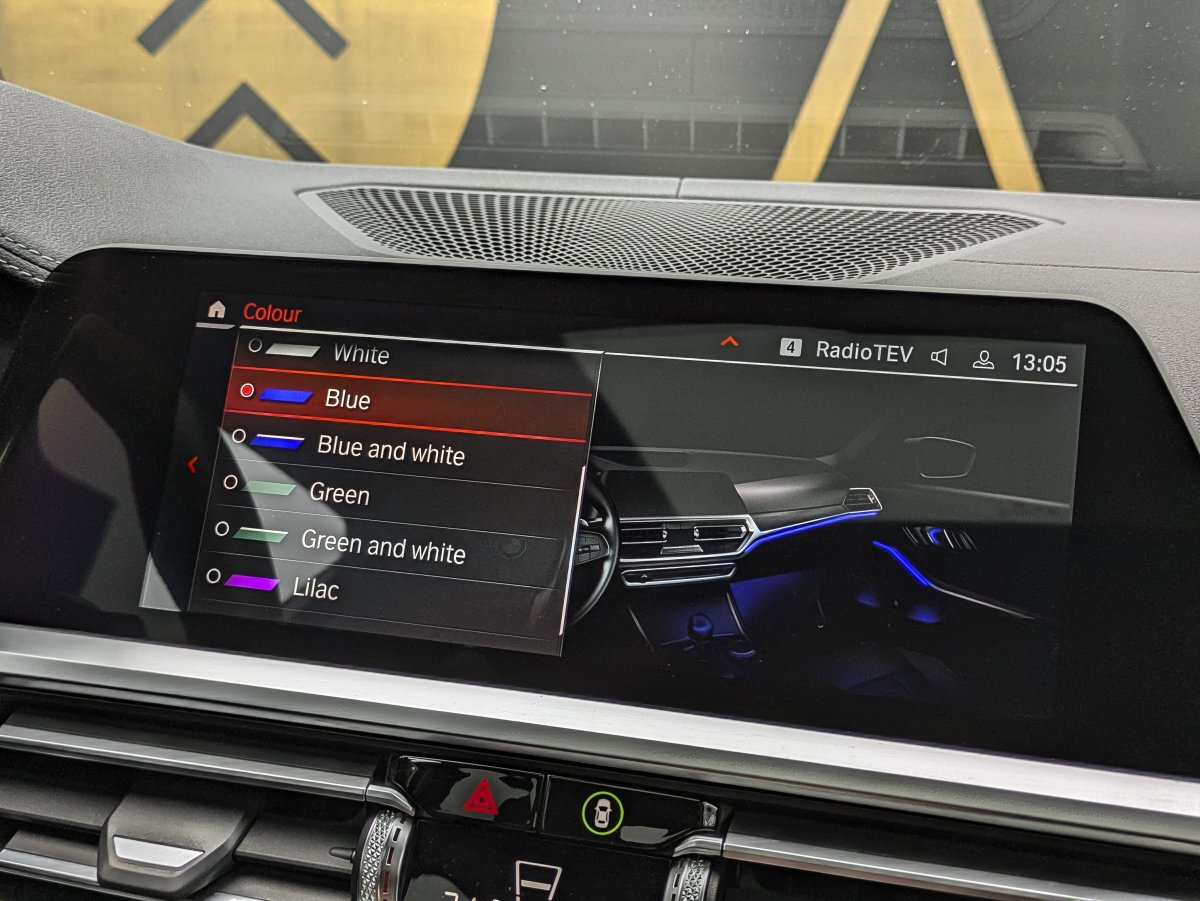Tap the speaker mute icon

939,357
